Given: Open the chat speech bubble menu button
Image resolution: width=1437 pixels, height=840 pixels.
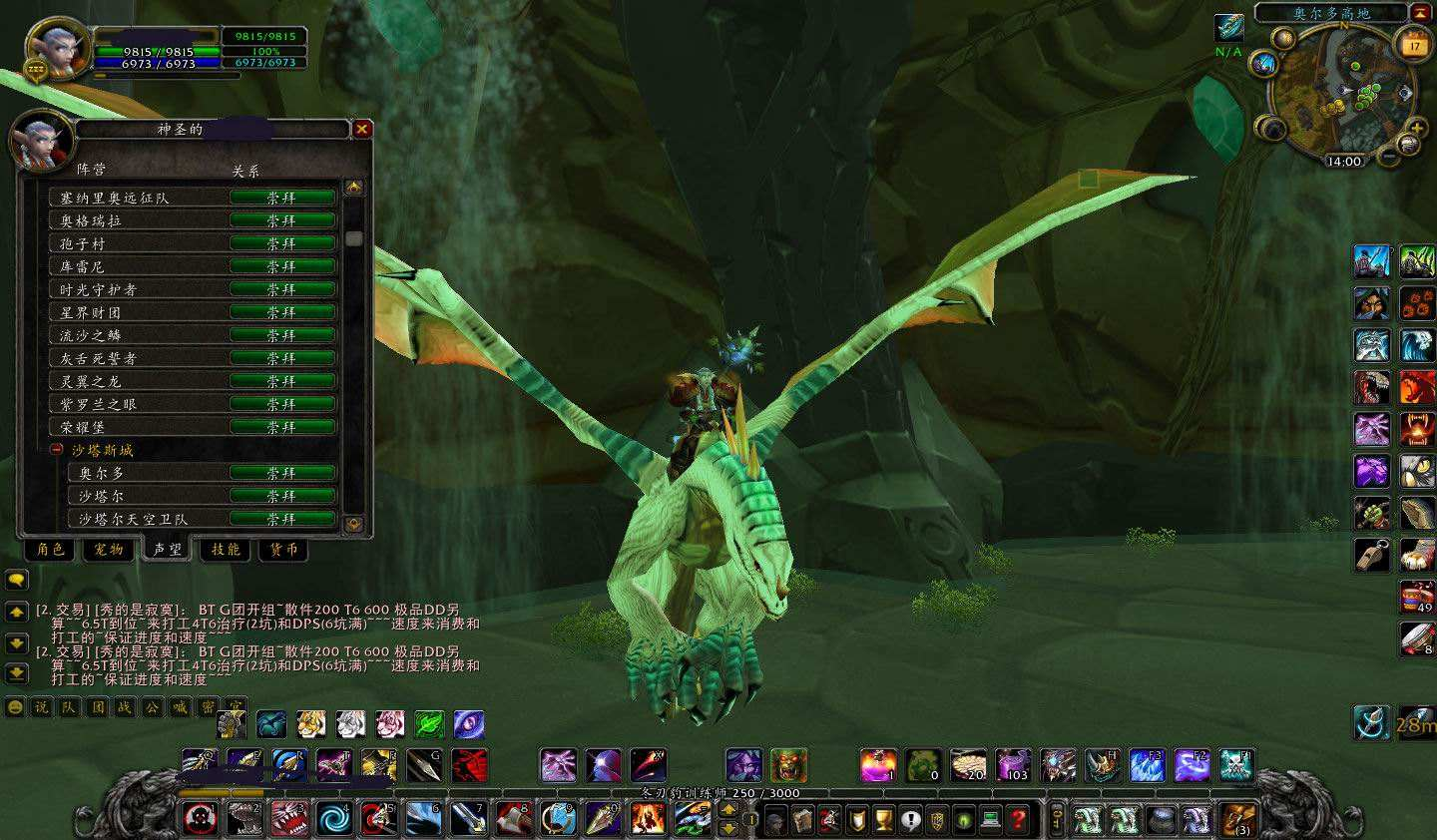Looking at the screenshot, I should click(x=16, y=580).
